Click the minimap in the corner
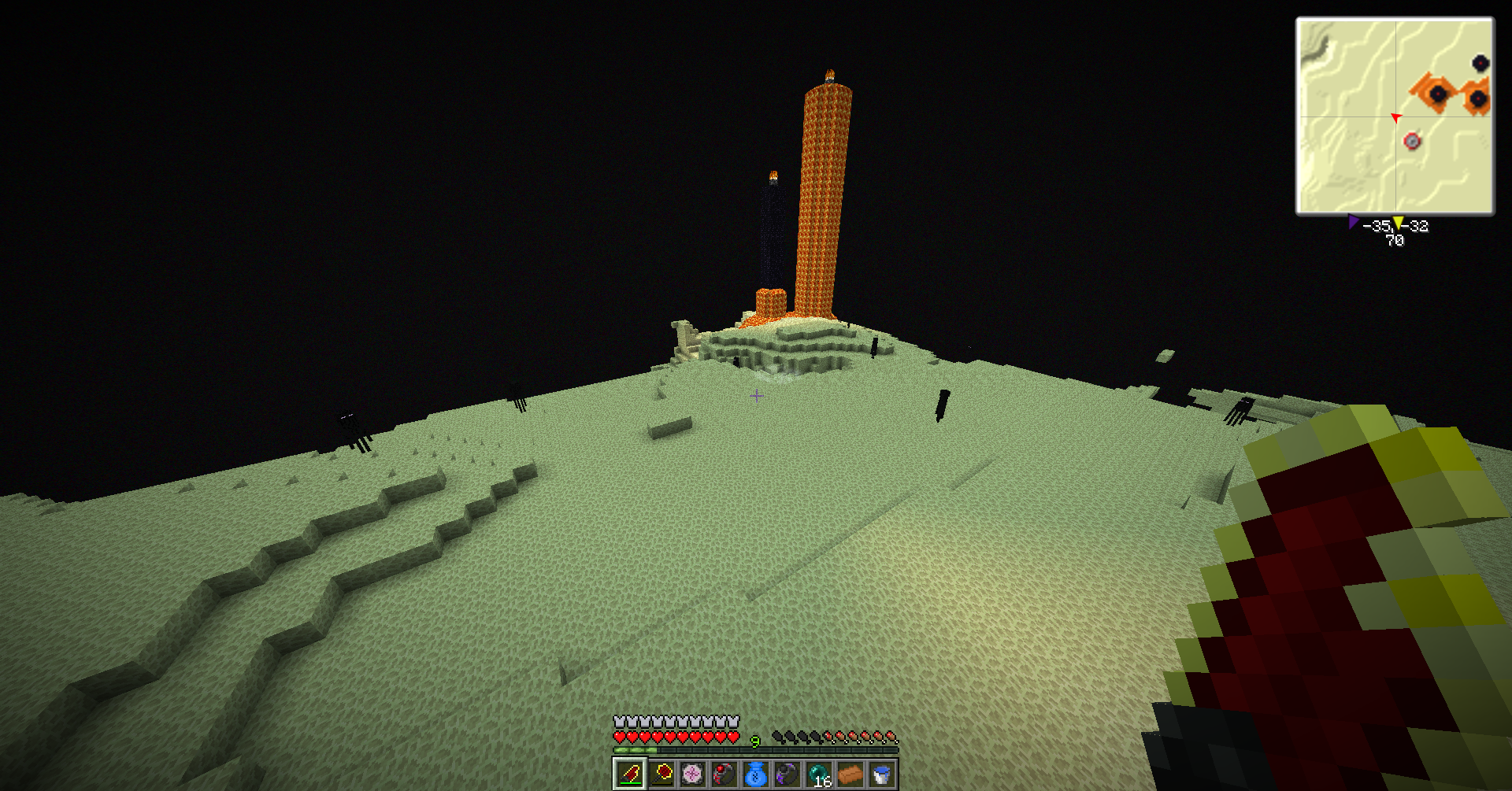 pos(1395,116)
